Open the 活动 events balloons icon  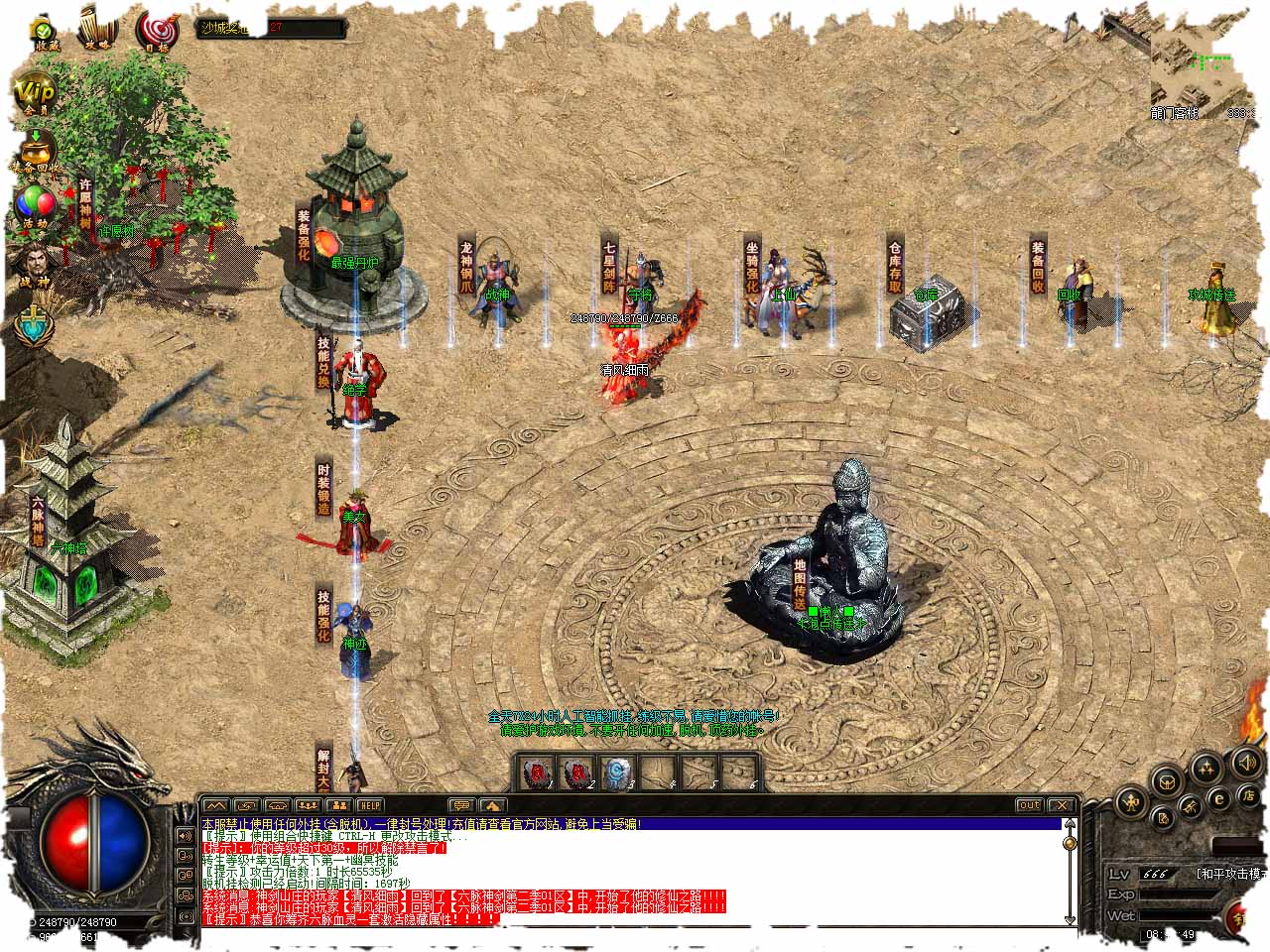[x=35, y=206]
